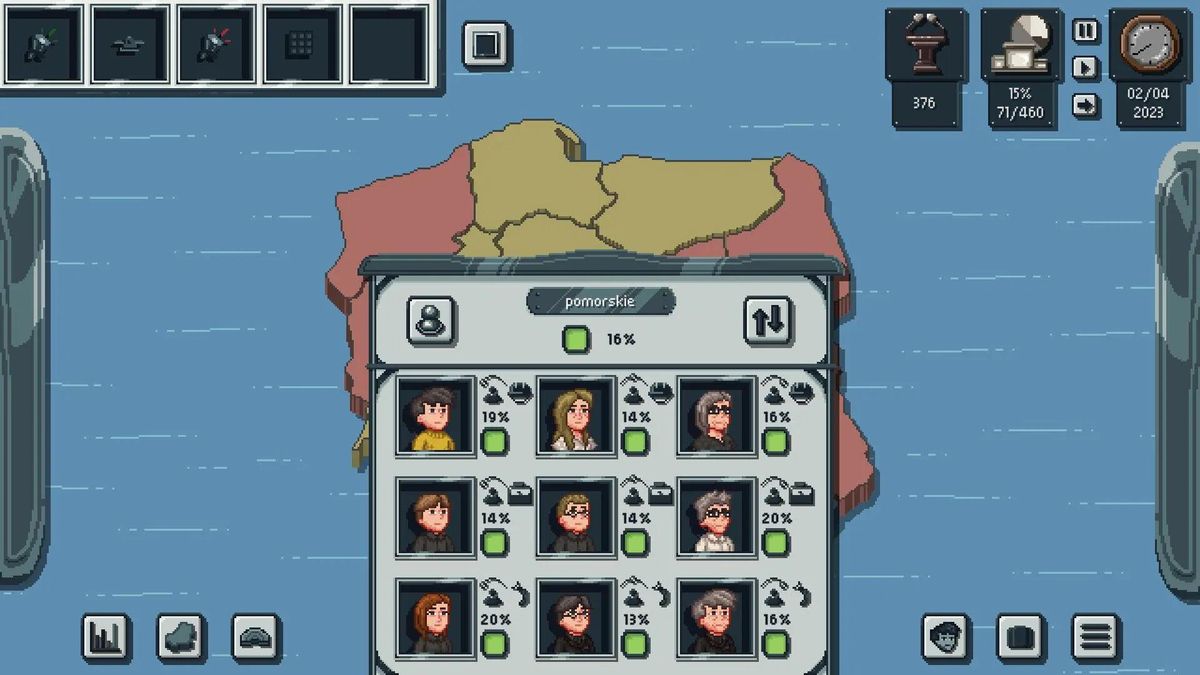Image resolution: width=1200 pixels, height=675 pixels.
Task: Select the grid icon action slot
Action: tap(303, 44)
